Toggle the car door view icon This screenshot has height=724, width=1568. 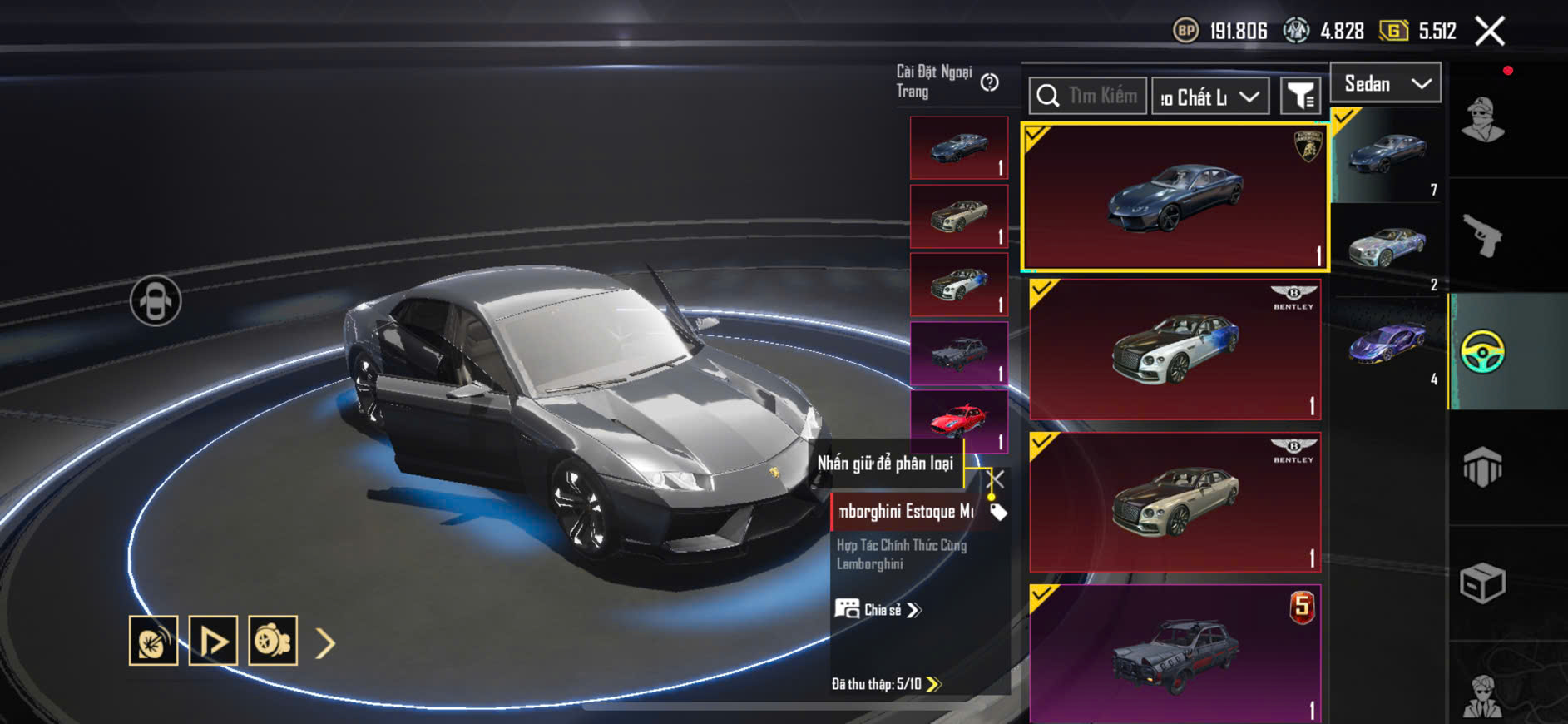(x=156, y=300)
